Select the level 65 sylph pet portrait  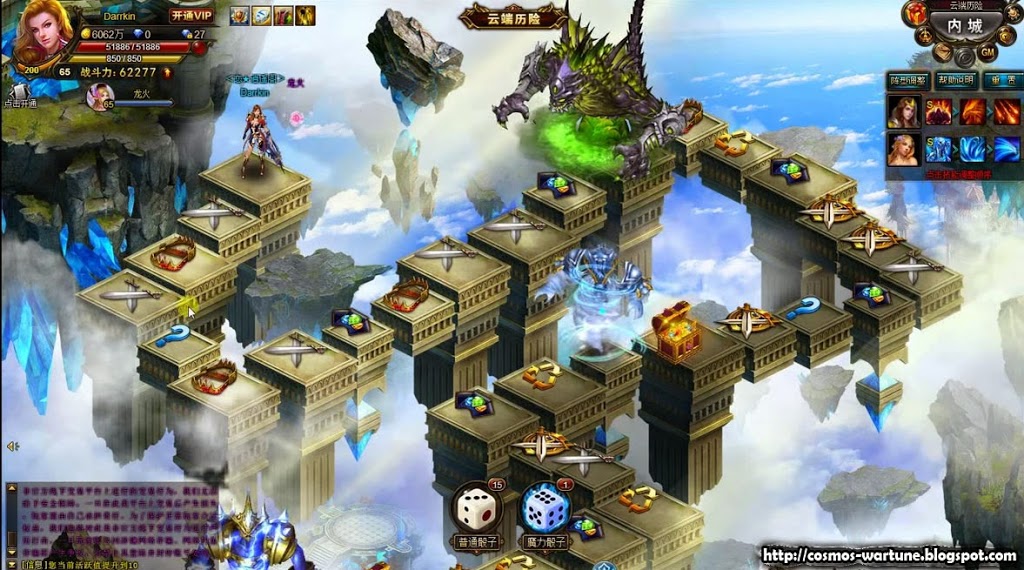click(x=101, y=95)
